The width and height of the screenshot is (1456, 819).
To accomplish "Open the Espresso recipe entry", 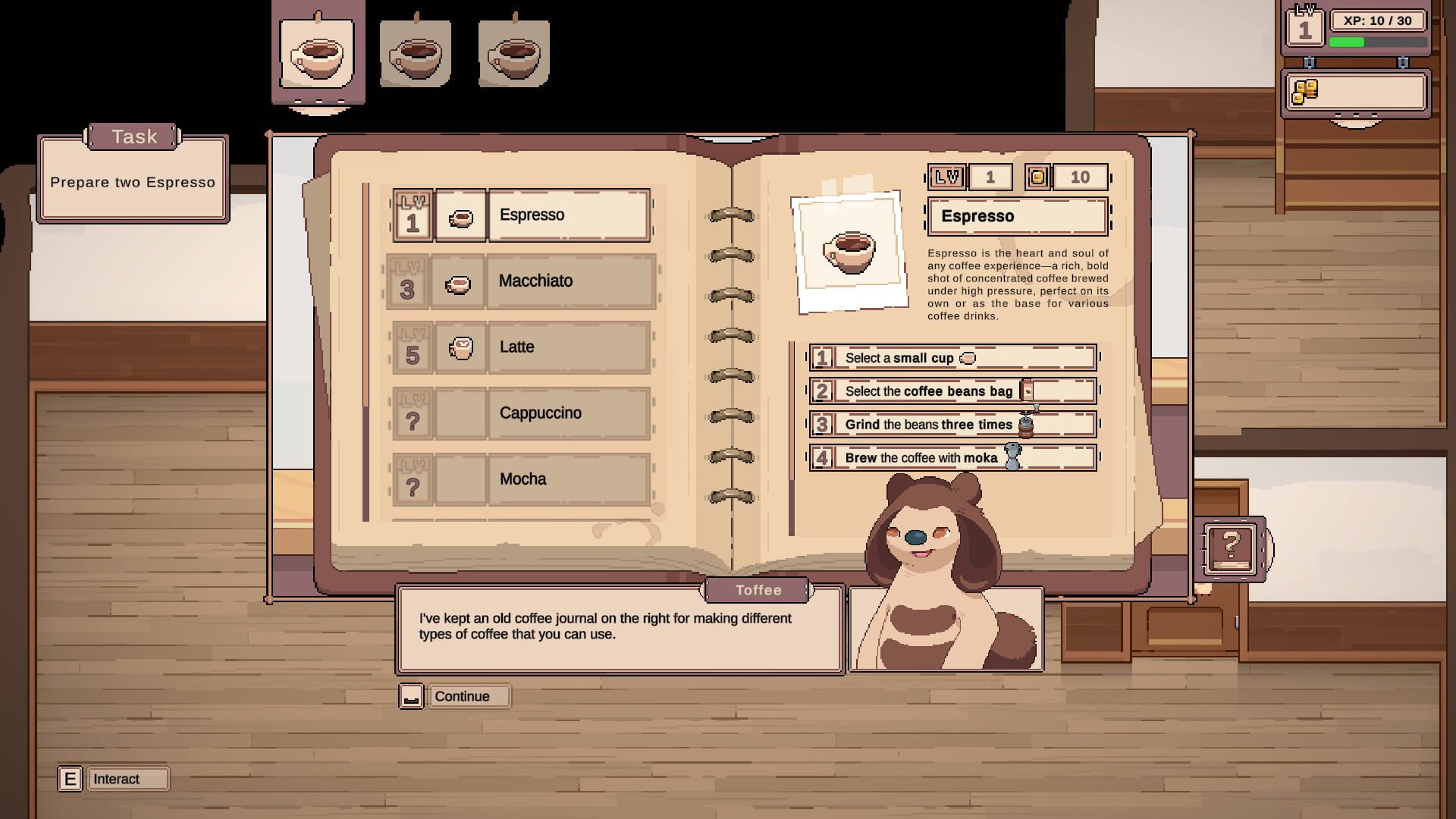I will [x=569, y=215].
